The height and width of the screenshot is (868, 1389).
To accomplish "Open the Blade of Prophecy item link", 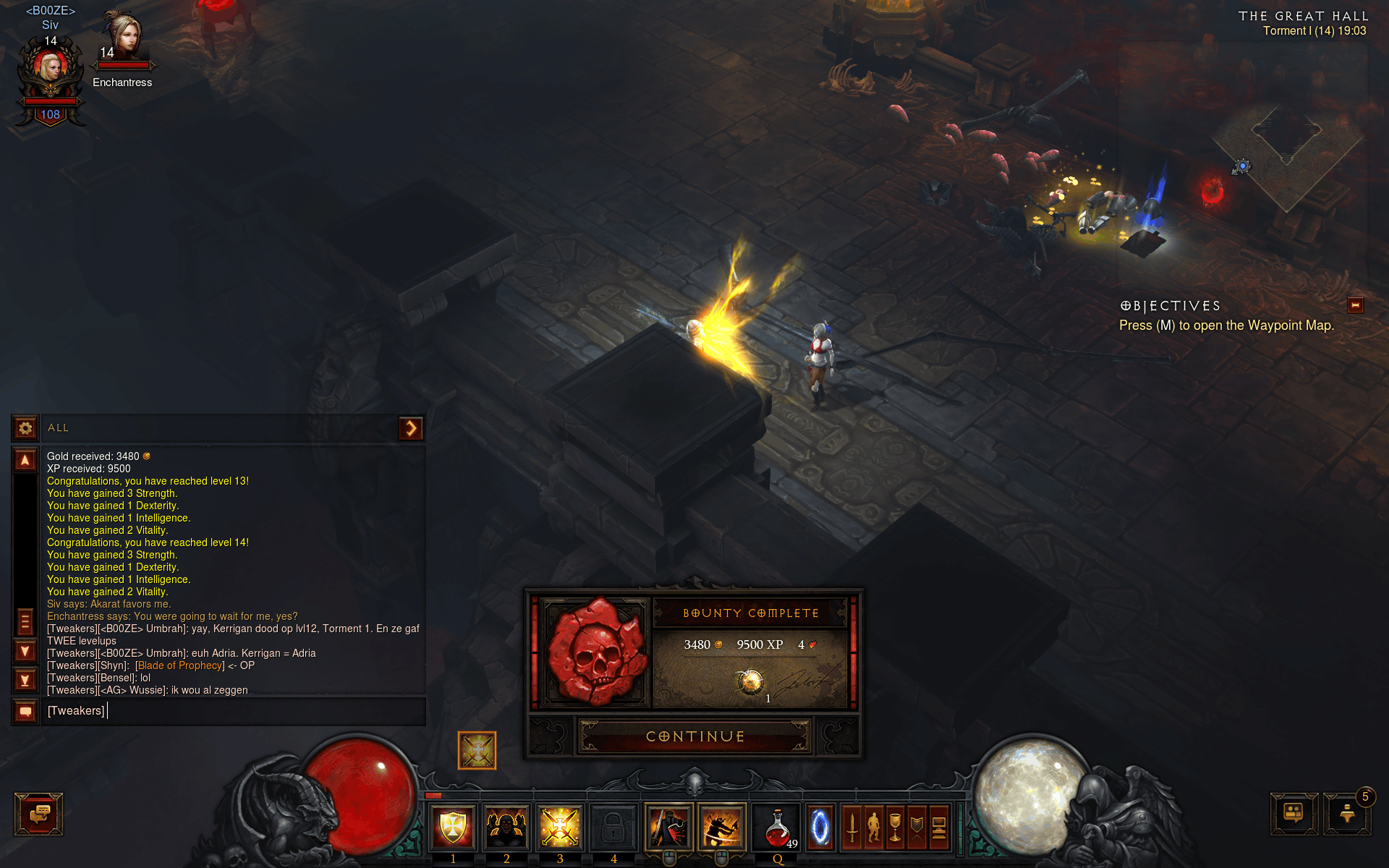I will (180, 665).
